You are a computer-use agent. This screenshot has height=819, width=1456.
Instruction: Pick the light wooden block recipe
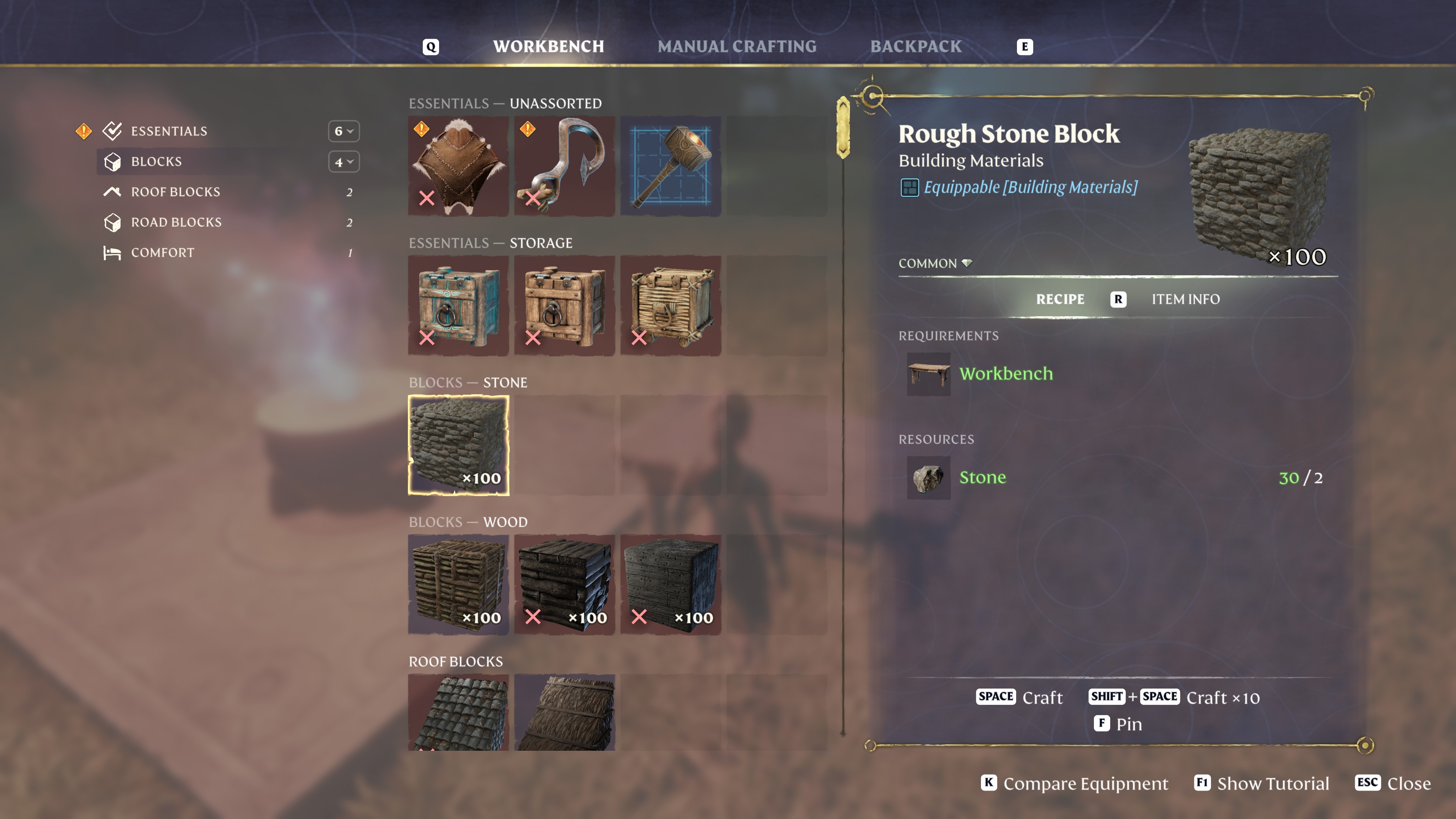[x=458, y=584]
